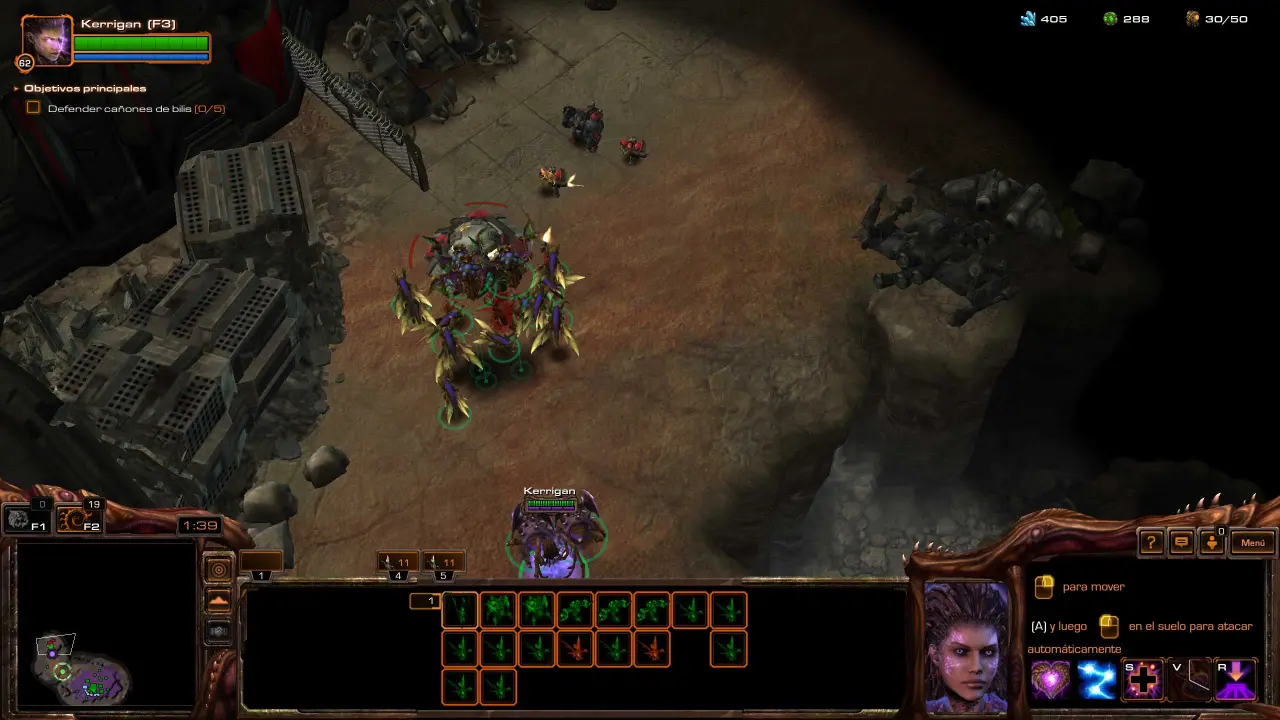This screenshot has height=720, width=1280.
Task: Select control group 1 tab
Action: pos(260,564)
